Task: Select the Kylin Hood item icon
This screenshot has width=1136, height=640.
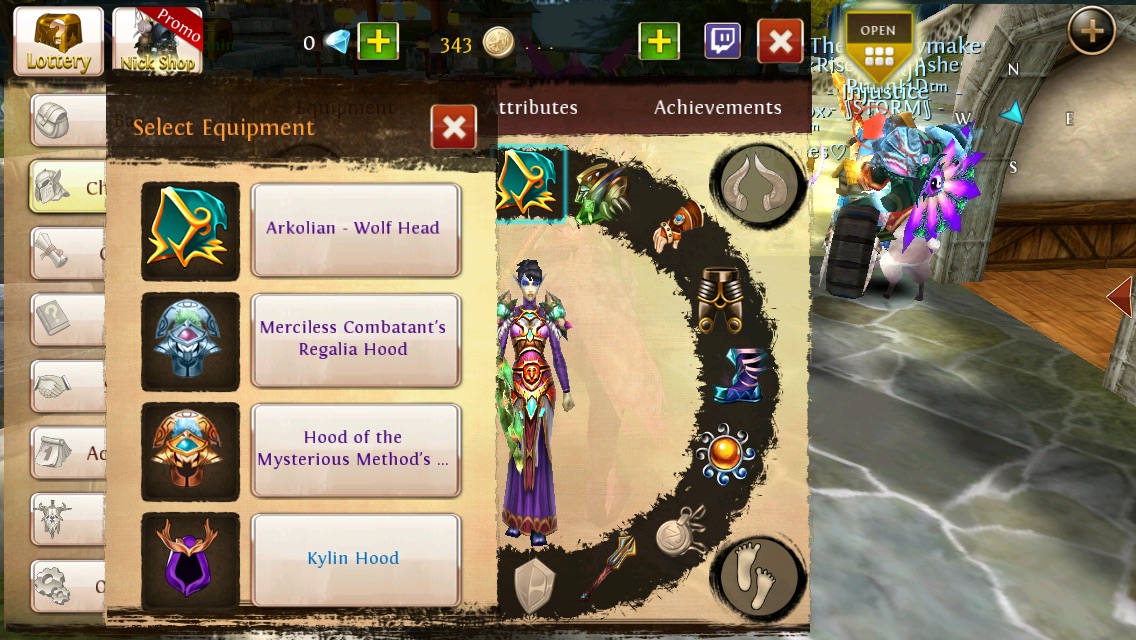Action: [x=190, y=561]
